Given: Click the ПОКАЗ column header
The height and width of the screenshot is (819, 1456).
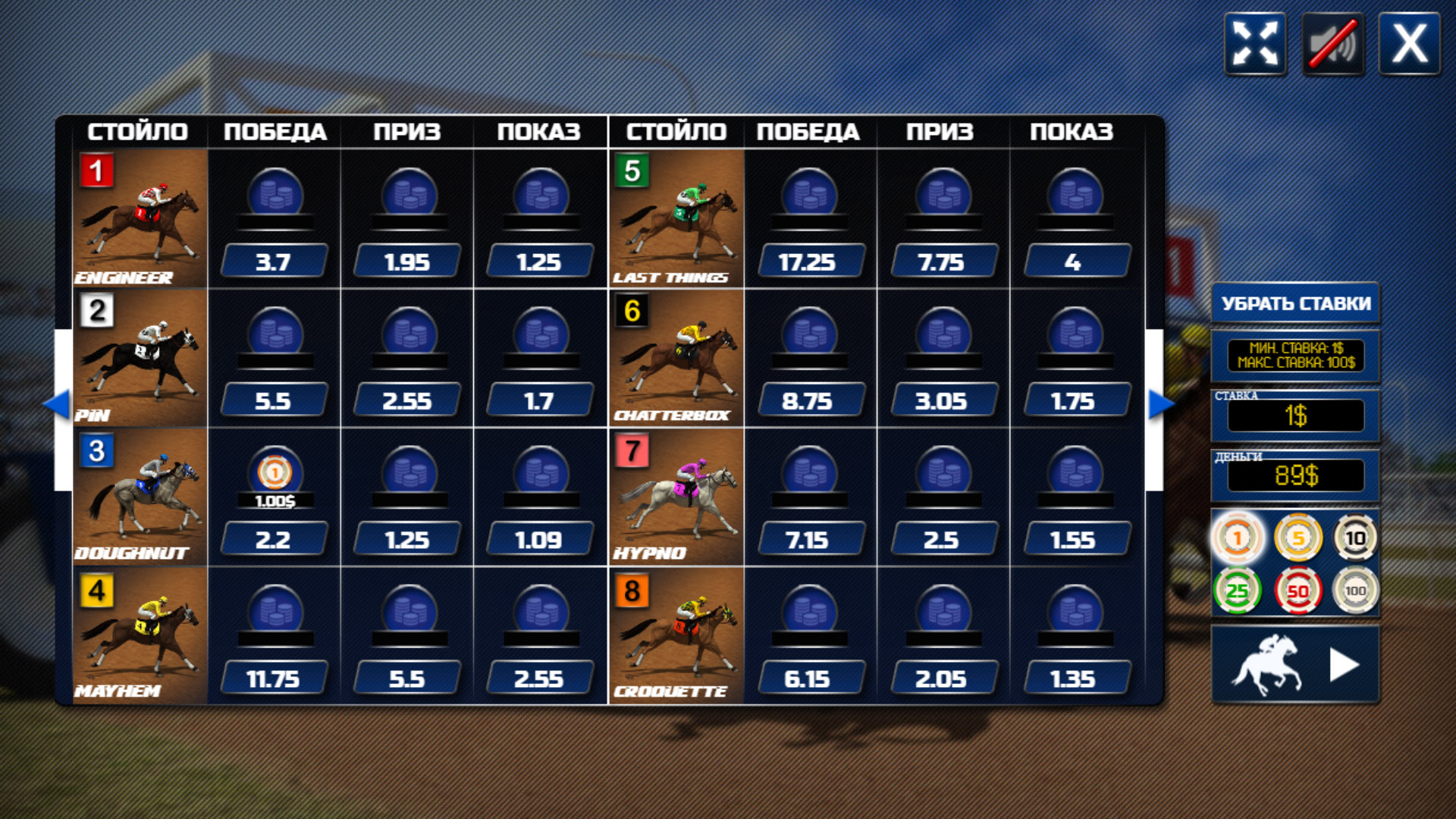Looking at the screenshot, I should point(540,130).
